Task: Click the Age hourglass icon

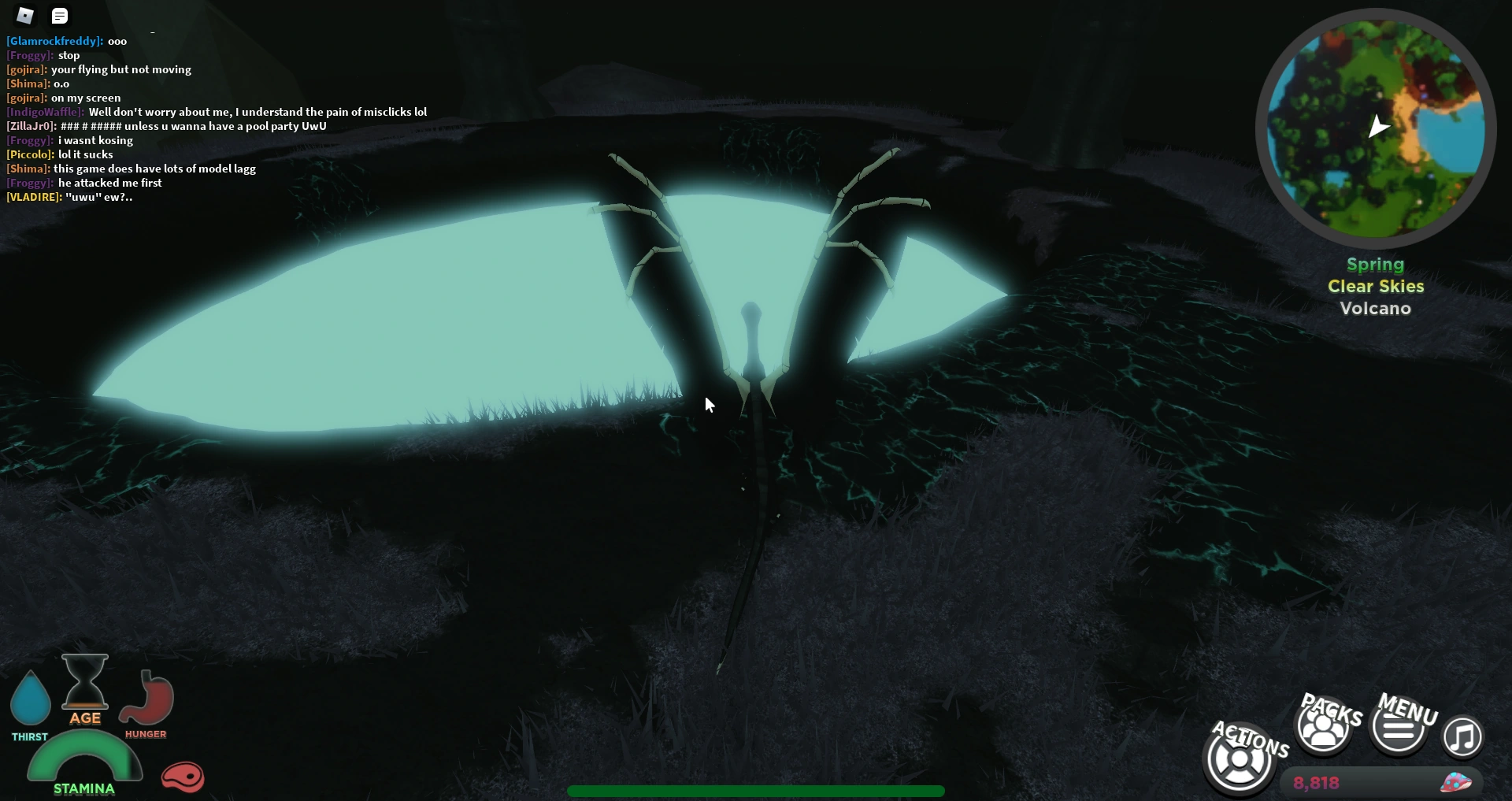Action: pyautogui.click(x=84, y=687)
